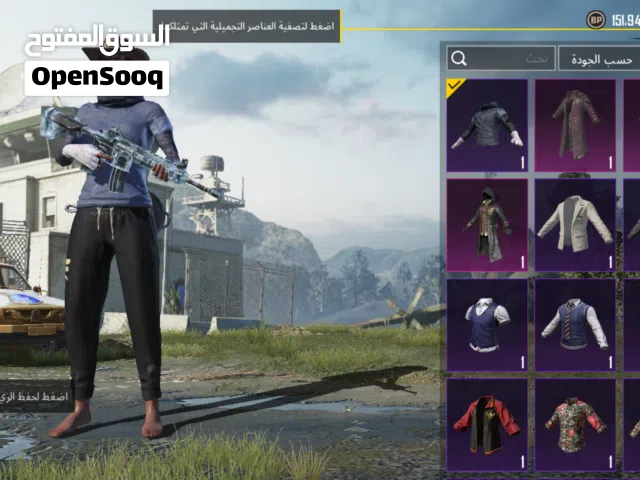
Task: Equip the white blazer jacket
Action: point(574,224)
